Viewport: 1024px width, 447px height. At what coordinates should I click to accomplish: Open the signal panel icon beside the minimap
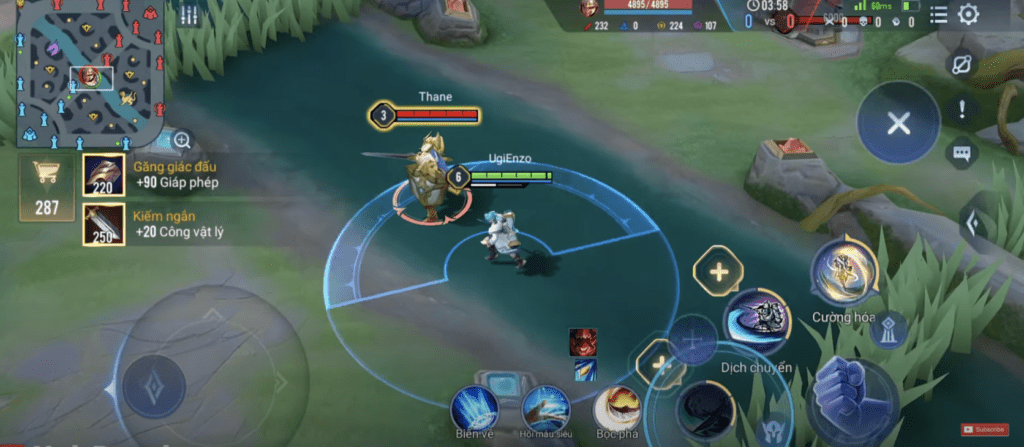tap(189, 15)
